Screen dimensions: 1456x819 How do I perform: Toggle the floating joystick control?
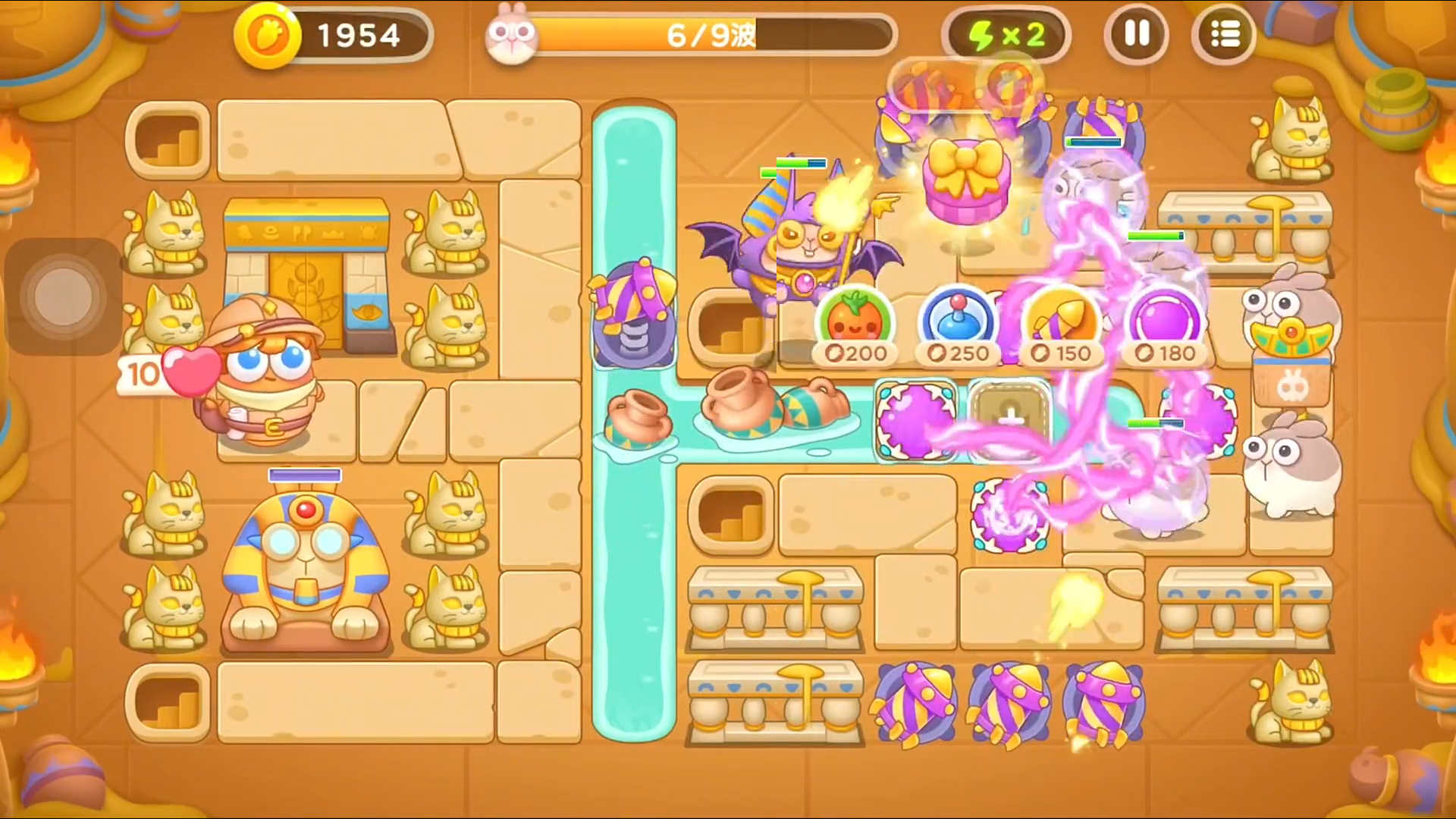tap(64, 296)
